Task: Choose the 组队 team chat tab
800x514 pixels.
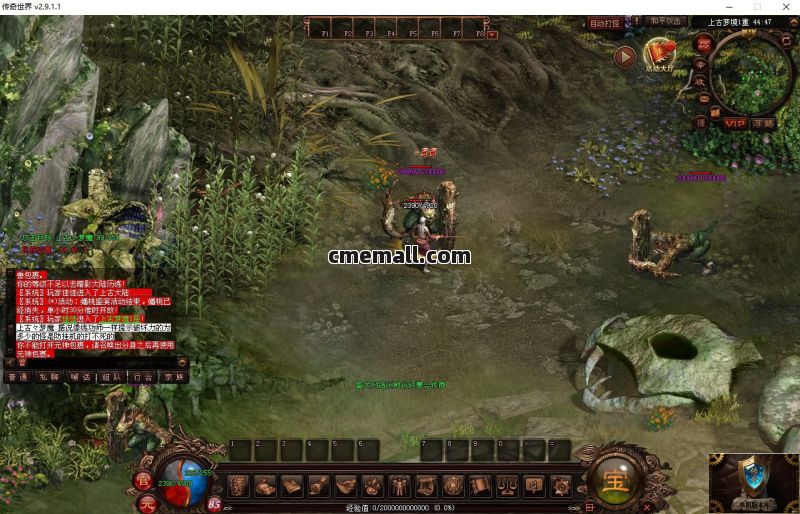Action: pos(111,377)
